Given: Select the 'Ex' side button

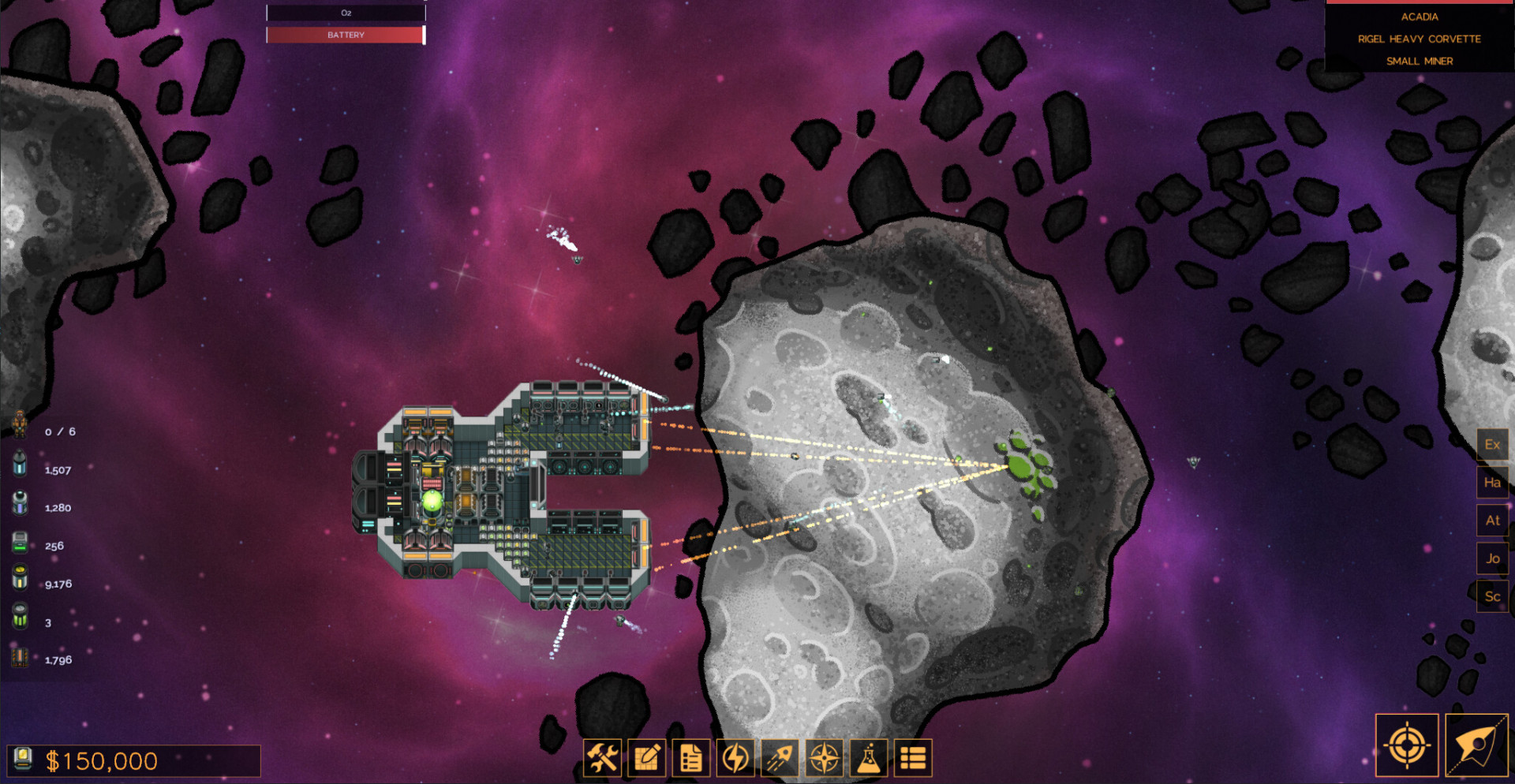Looking at the screenshot, I should click(1492, 445).
